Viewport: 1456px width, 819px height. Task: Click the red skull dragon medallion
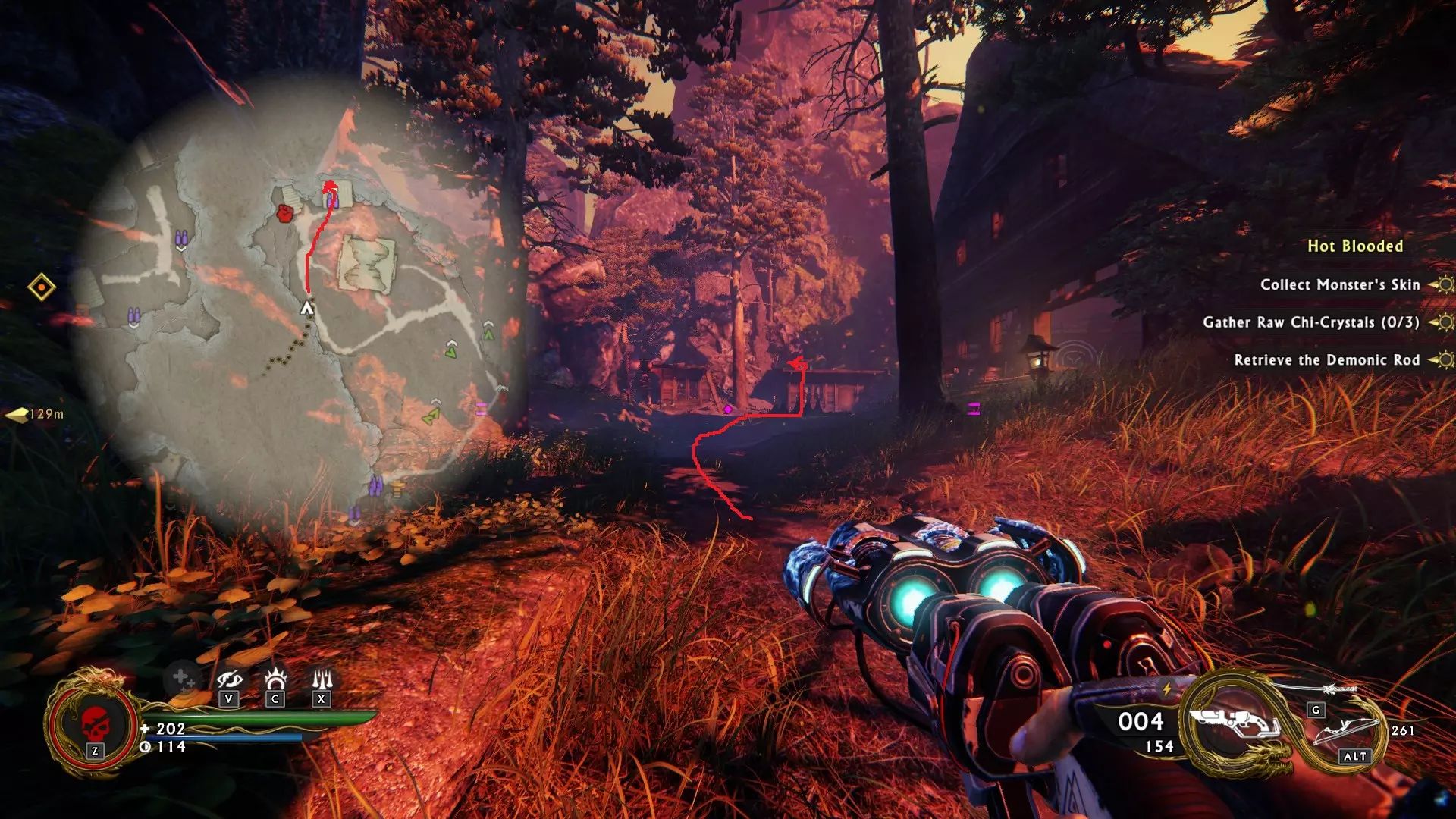95,723
